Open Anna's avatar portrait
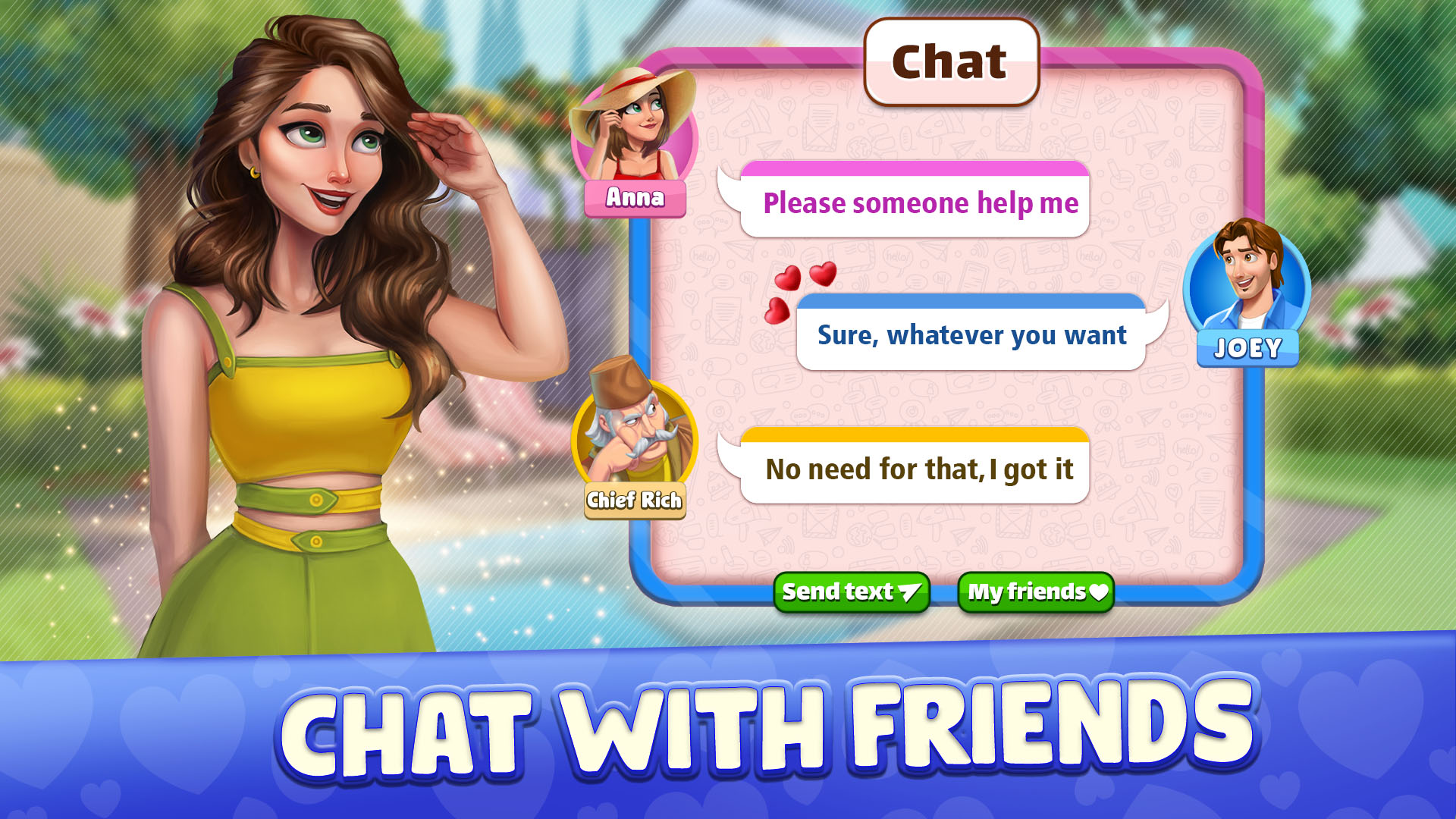This screenshot has width=1456, height=819. [x=637, y=129]
